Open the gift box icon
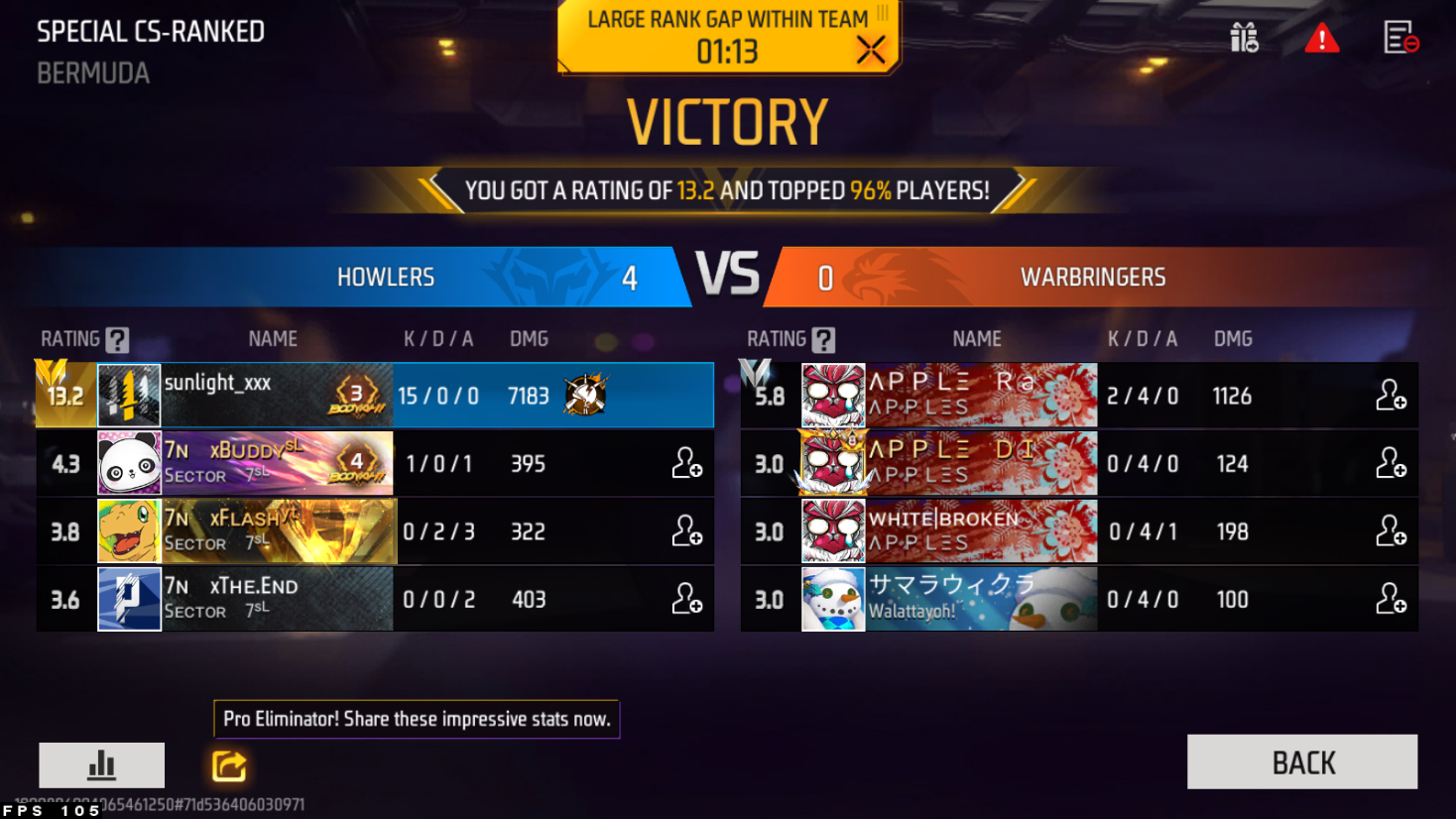The width and height of the screenshot is (1456, 819). pyautogui.click(x=1244, y=38)
